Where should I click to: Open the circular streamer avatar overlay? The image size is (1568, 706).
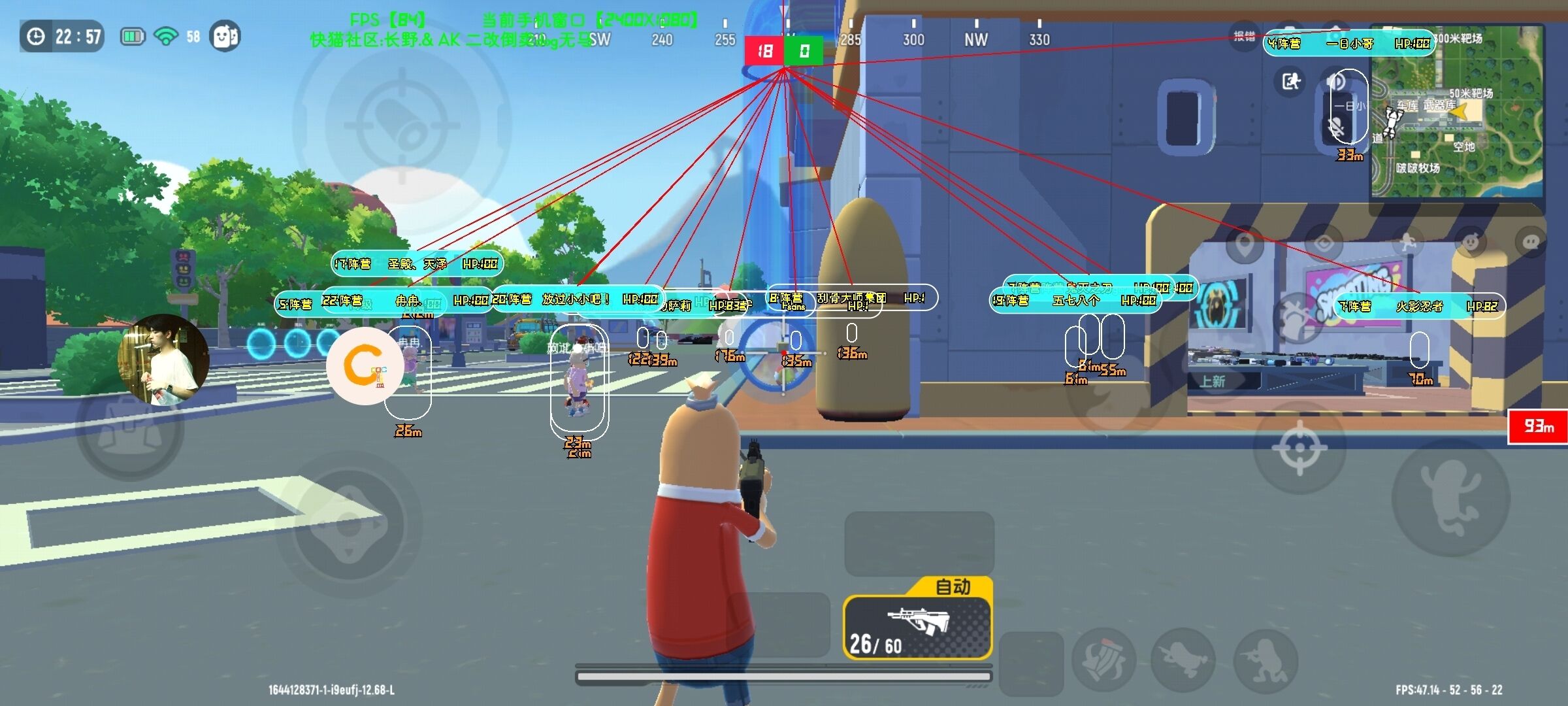coord(163,360)
